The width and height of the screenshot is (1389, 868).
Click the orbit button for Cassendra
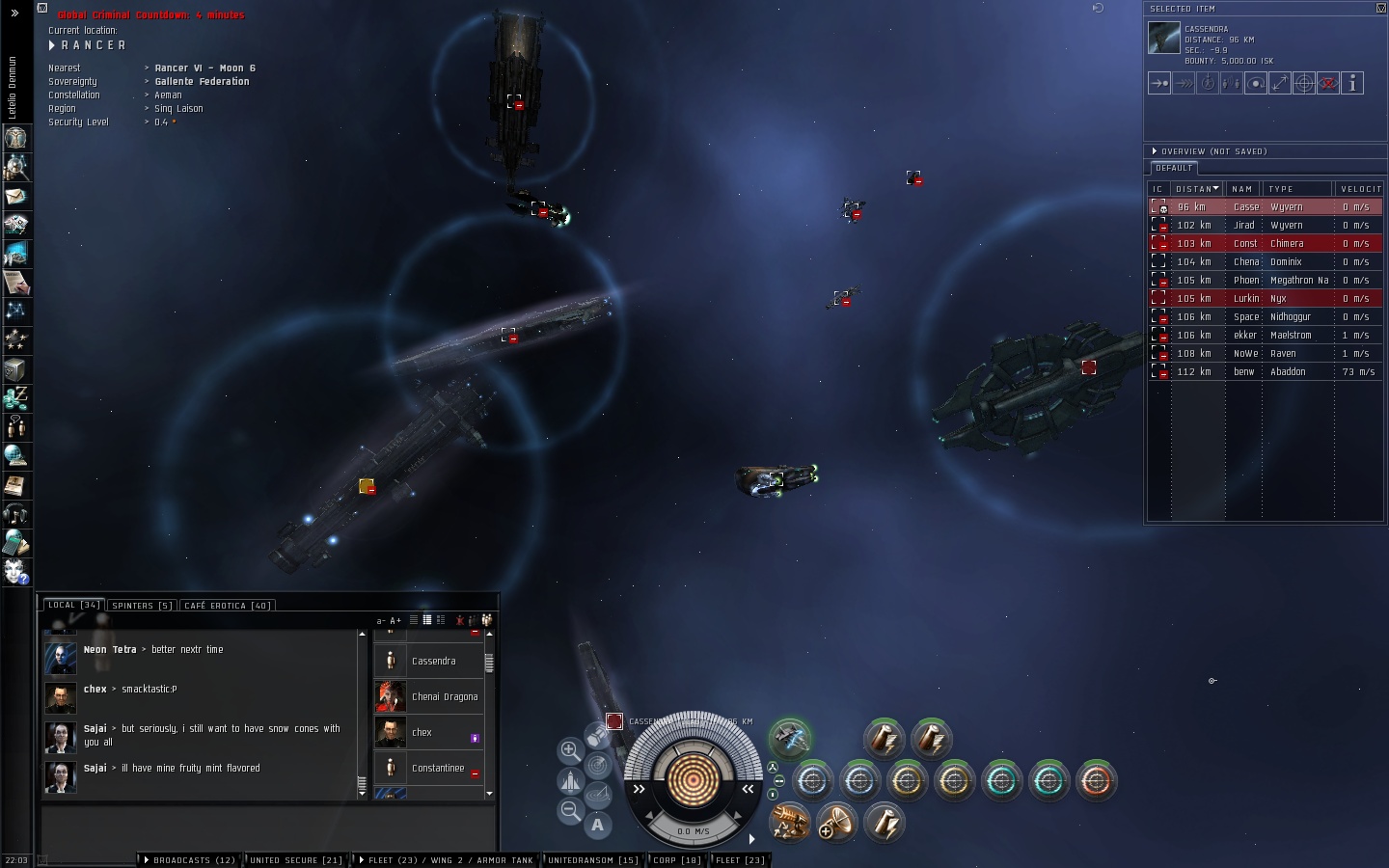pos(1256,84)
